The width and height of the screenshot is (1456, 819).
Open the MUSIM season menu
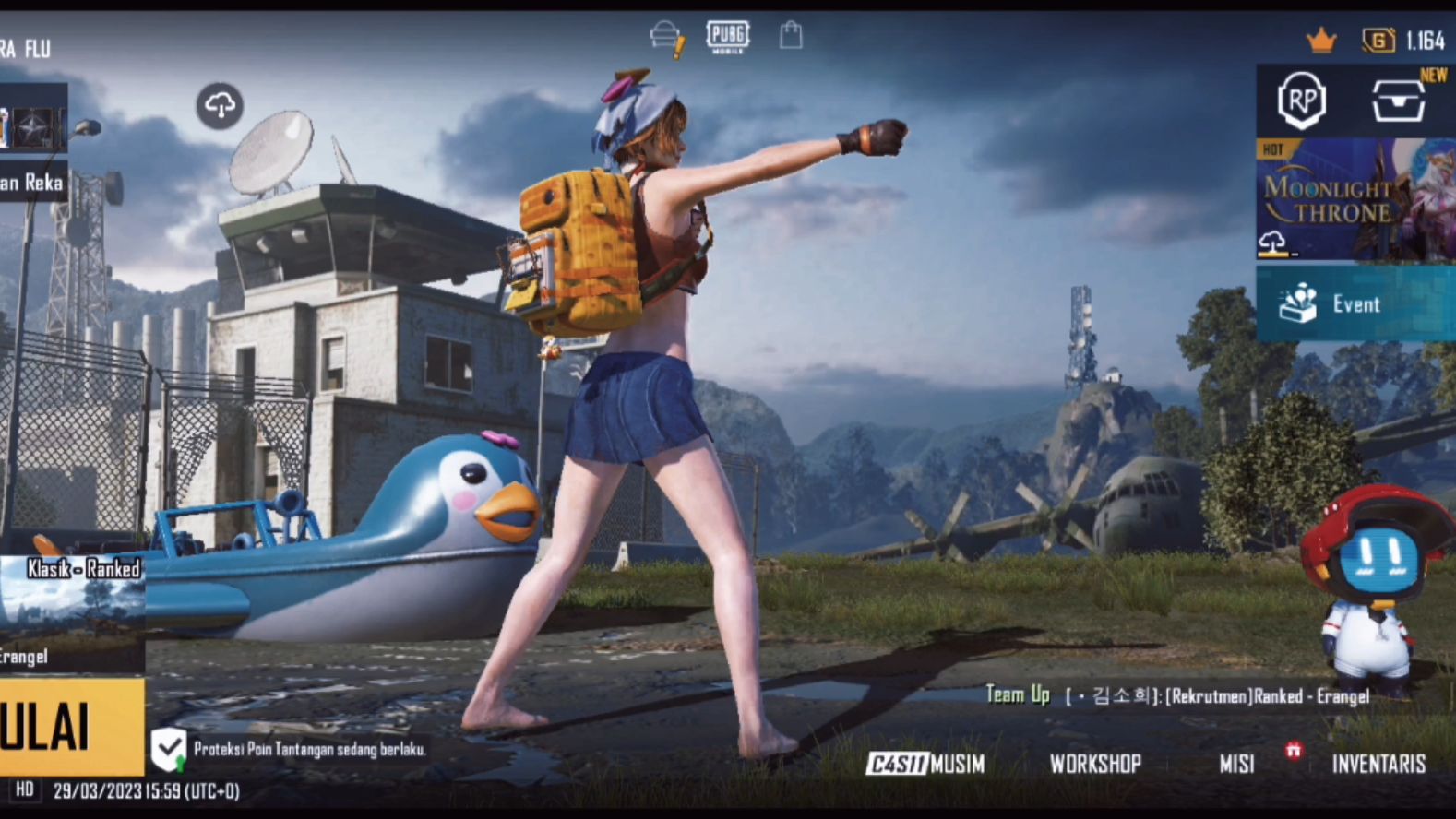[925, 764]
